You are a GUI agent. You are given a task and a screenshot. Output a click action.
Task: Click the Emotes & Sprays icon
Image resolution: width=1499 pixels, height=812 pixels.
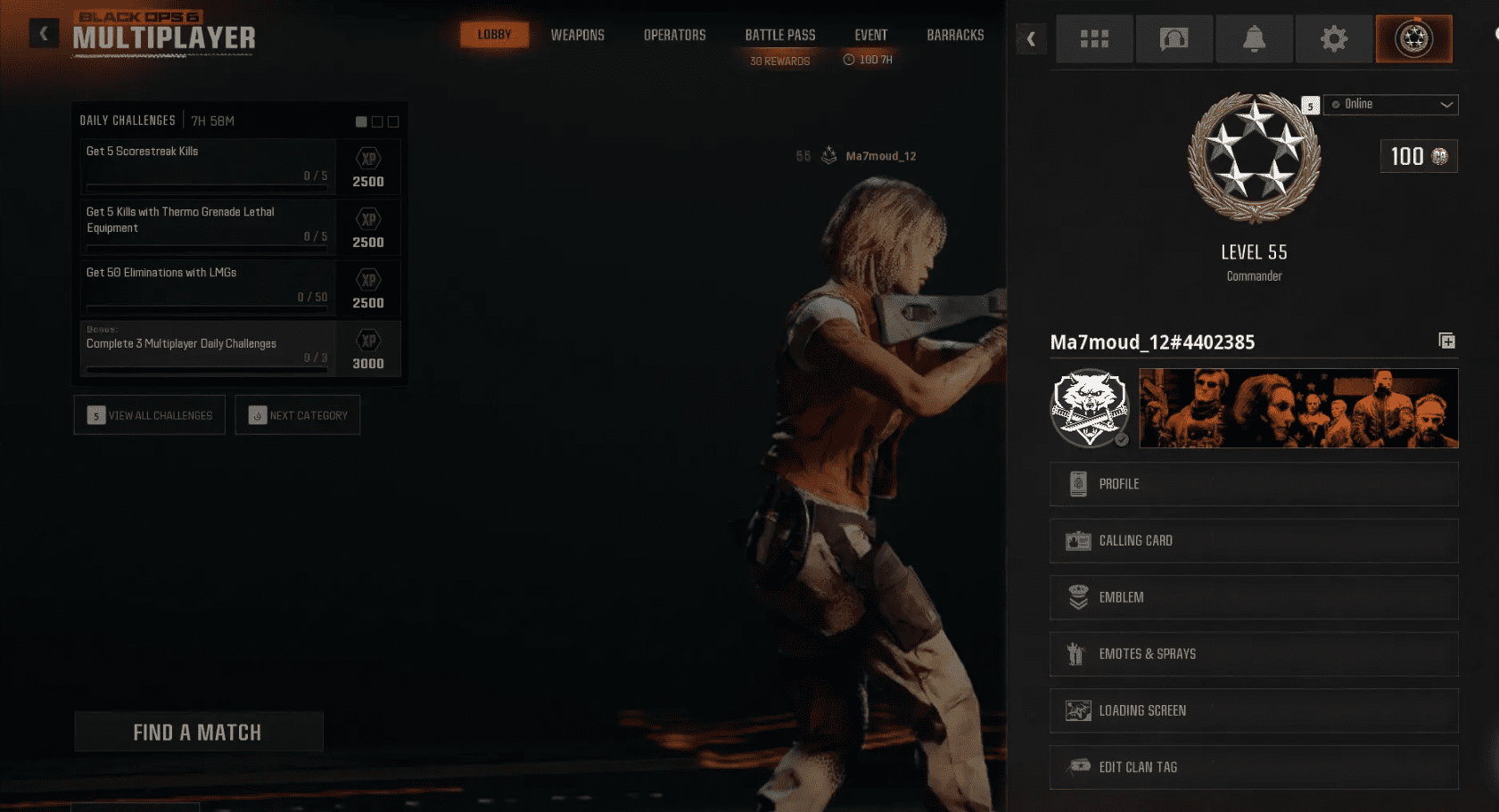click(1077, 653)
